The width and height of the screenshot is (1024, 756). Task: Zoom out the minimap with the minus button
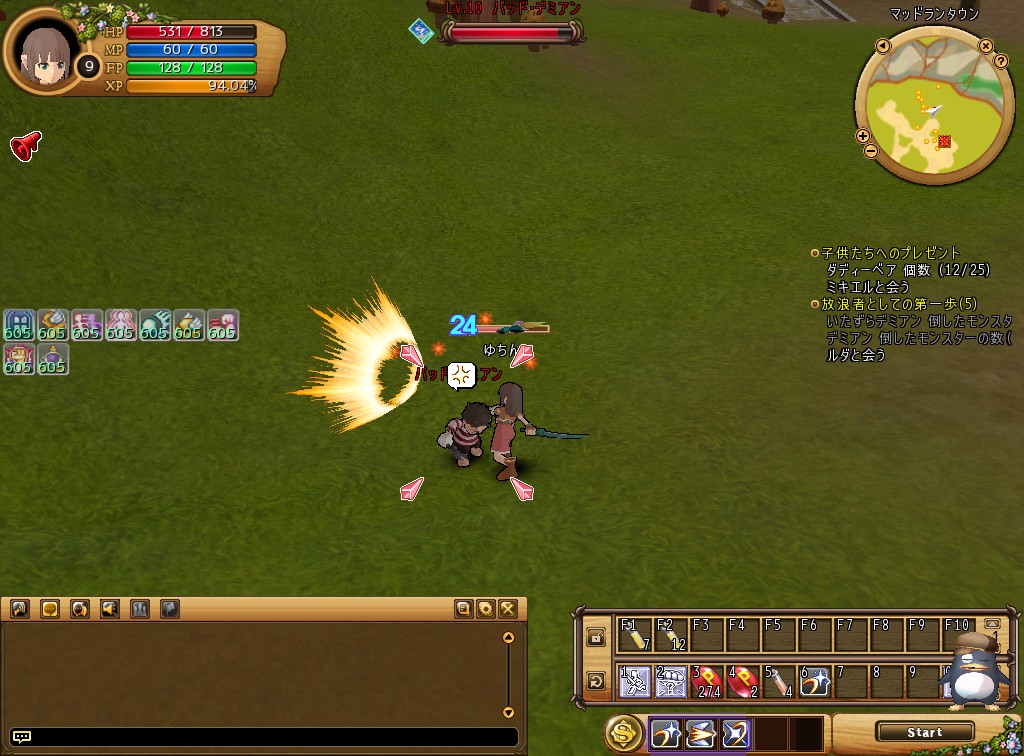pyautogui.click(x=870, y=151)
